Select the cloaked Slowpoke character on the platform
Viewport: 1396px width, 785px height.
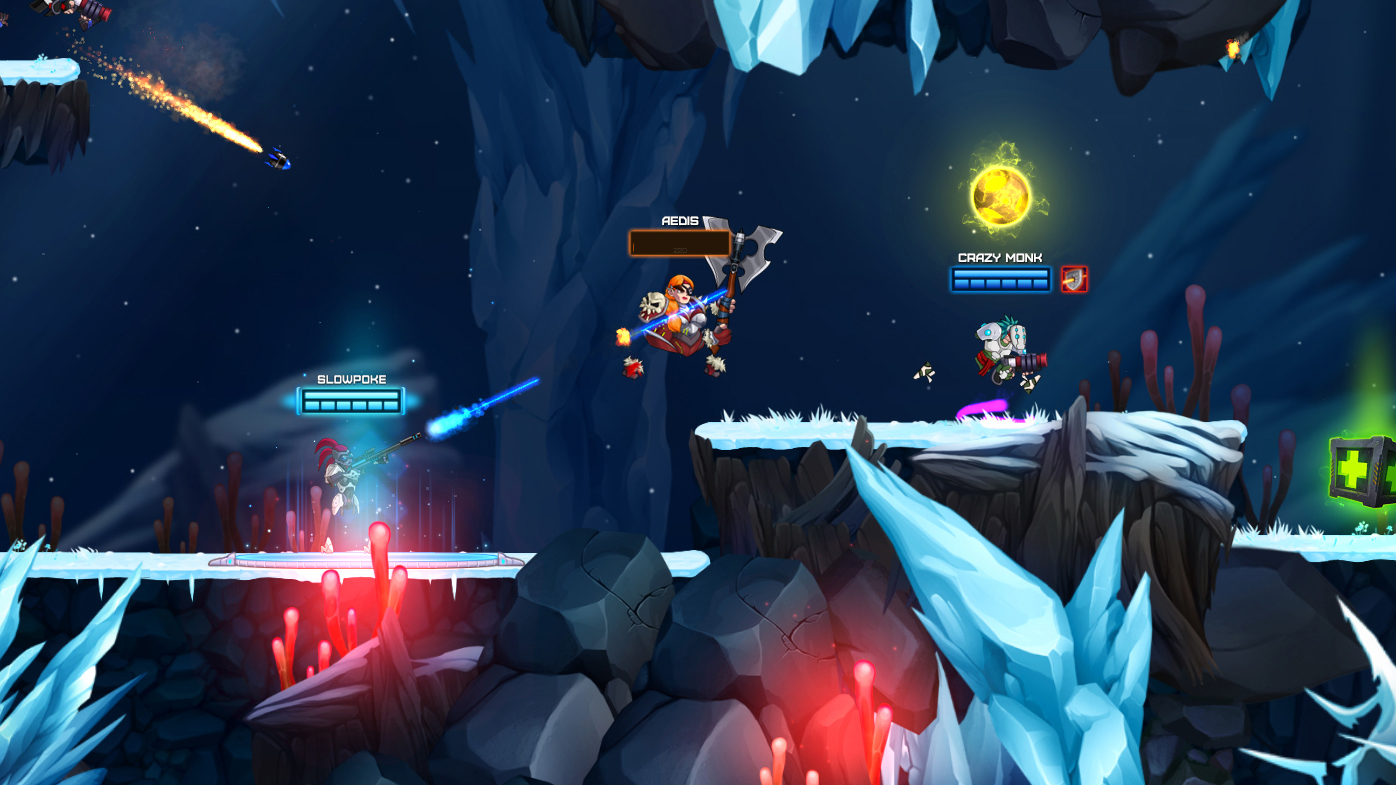tap(345, 480)
